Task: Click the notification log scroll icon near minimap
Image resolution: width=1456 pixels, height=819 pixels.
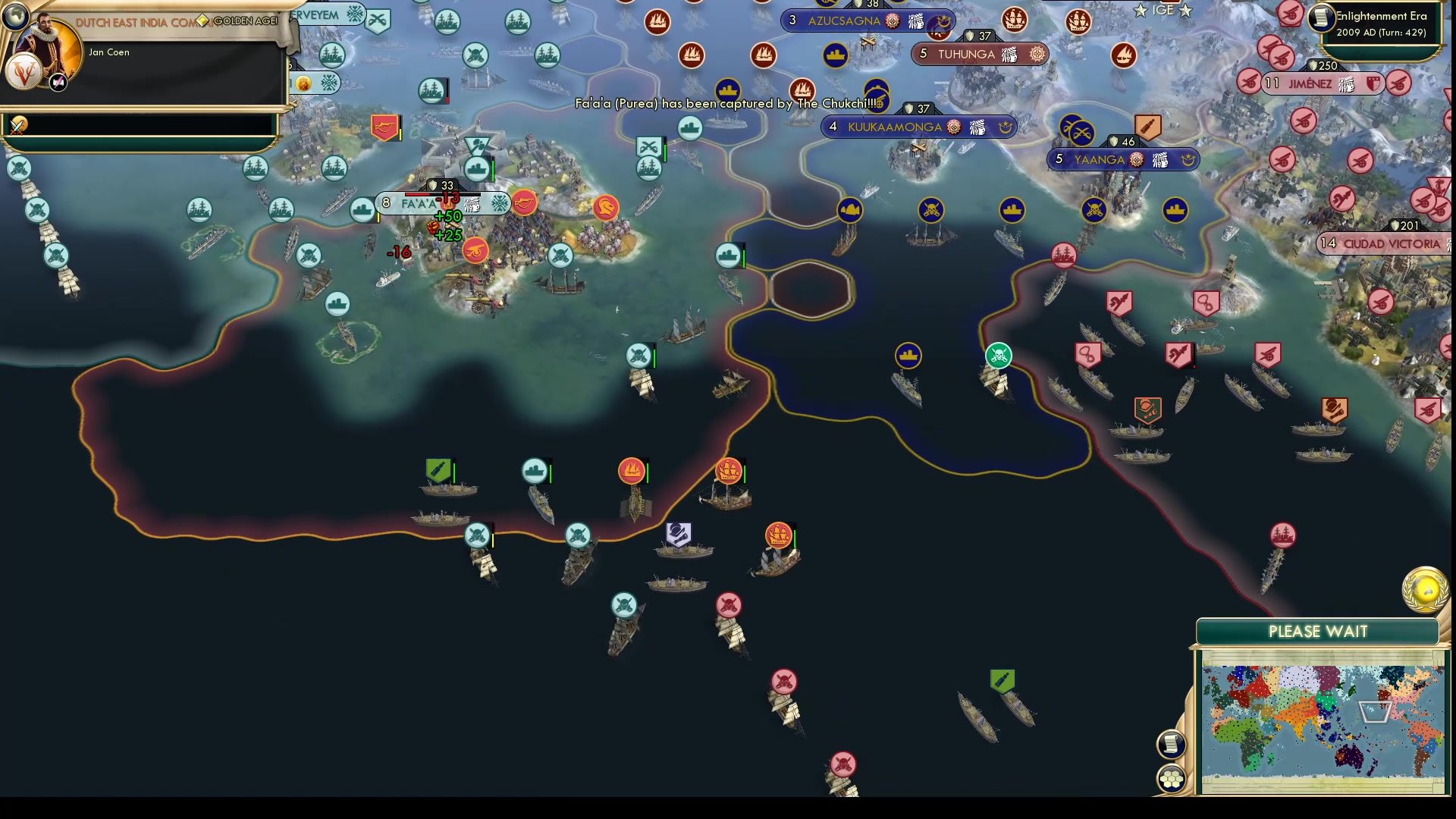Action: click(x=1172, y=743)
